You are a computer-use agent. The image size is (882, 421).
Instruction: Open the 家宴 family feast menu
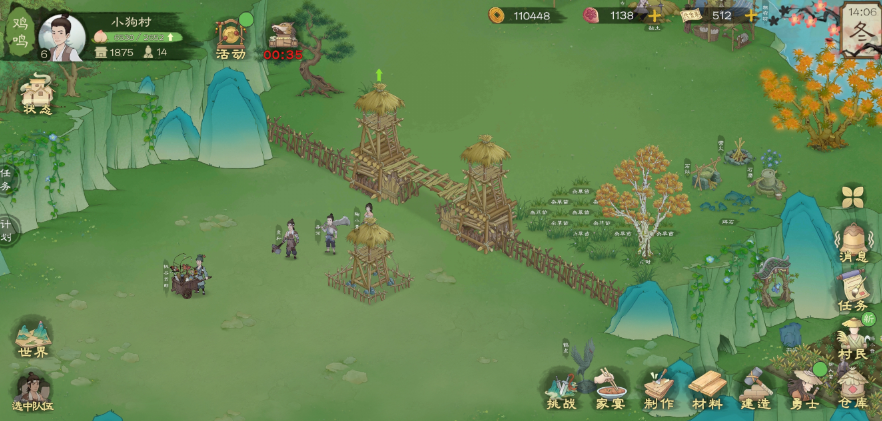tap(610, 389)
